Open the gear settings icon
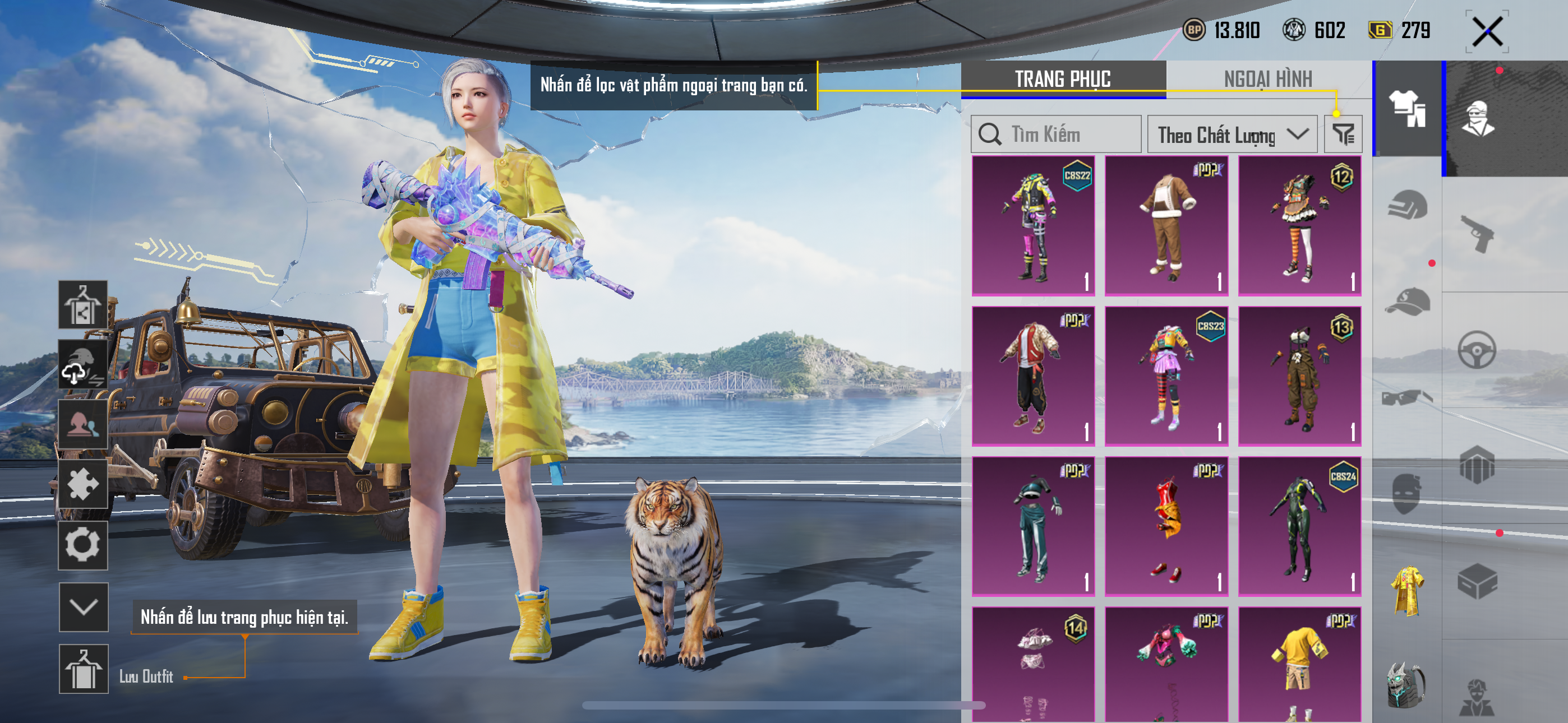1568x723 pixels. click(x=84, y=545)
